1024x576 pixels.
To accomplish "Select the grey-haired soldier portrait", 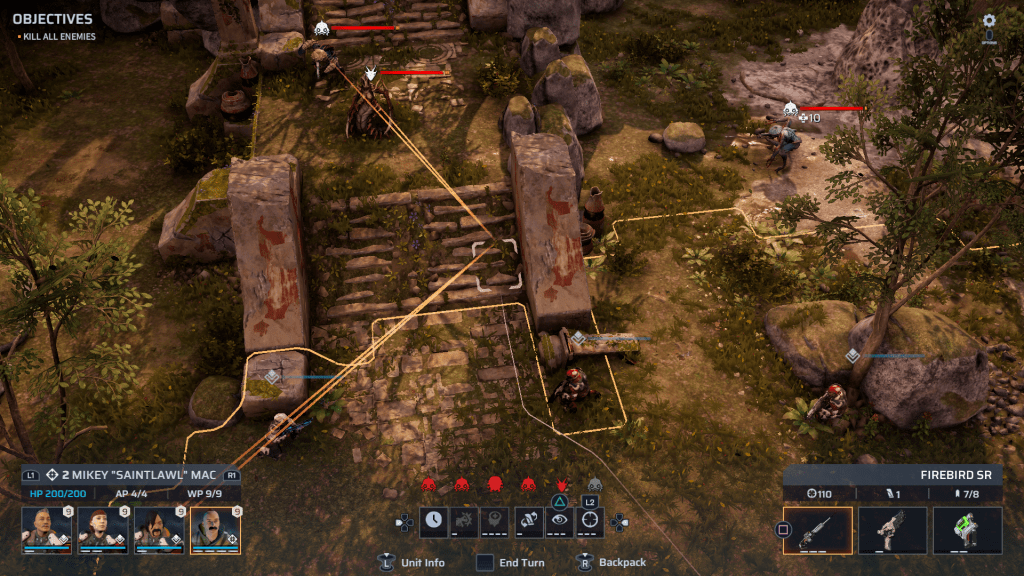I will tap(46, 529).
